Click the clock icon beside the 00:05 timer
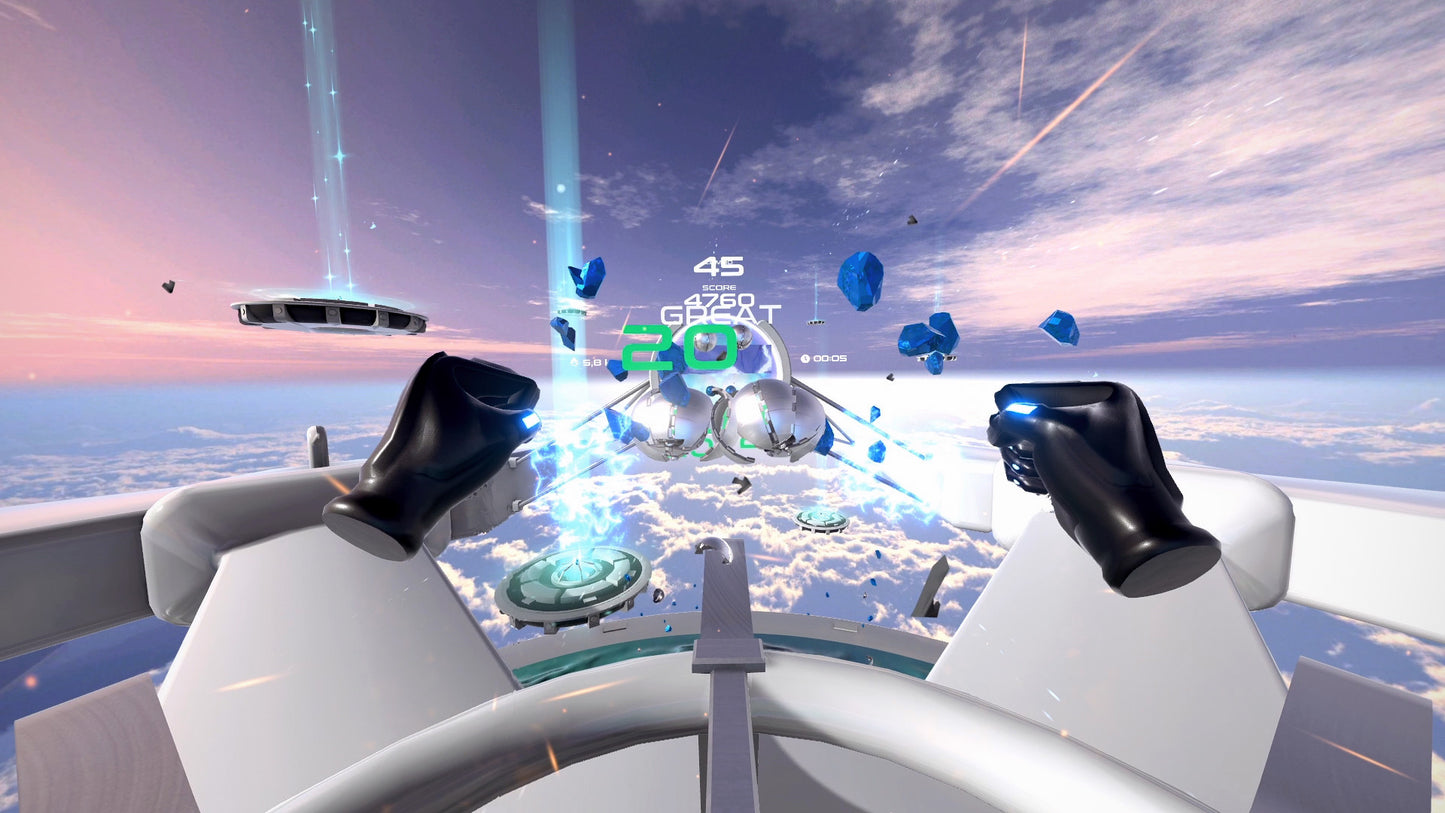 pyautogui.click(x=804, y=357)
